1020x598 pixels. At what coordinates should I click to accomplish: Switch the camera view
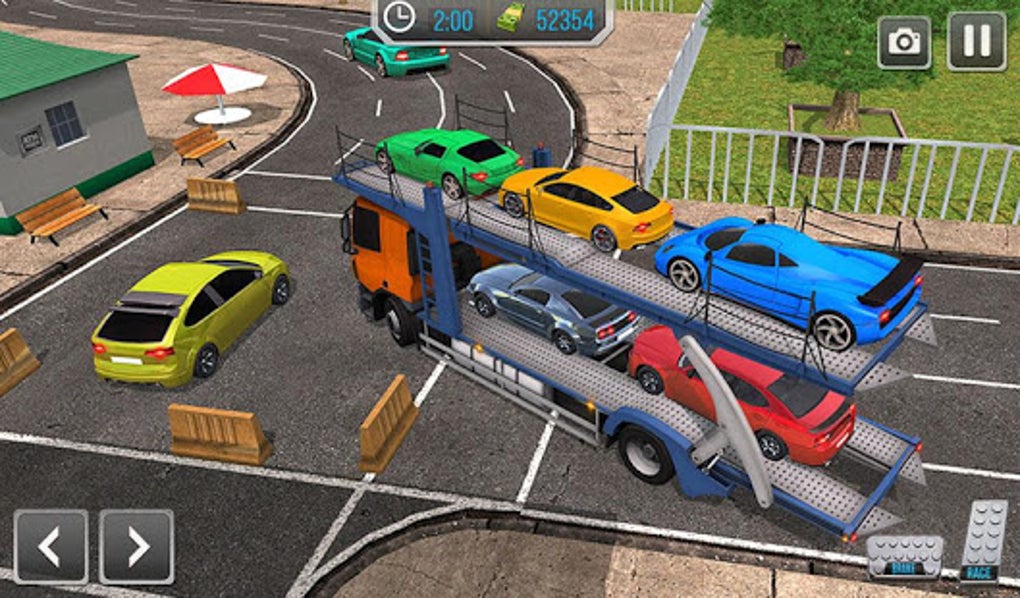[x=904, y=41]
